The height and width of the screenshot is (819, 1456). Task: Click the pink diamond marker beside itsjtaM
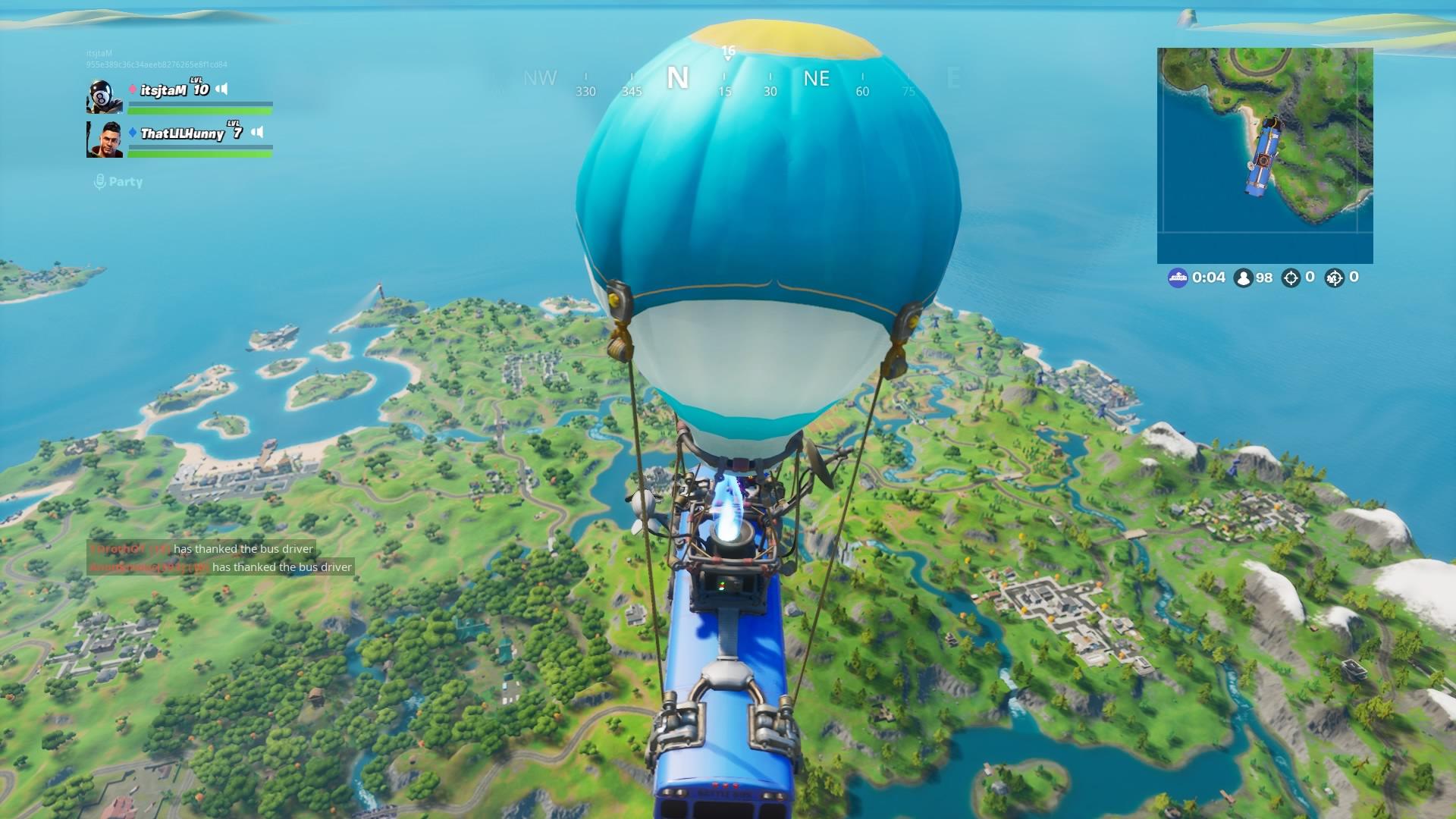pos(133,89)
